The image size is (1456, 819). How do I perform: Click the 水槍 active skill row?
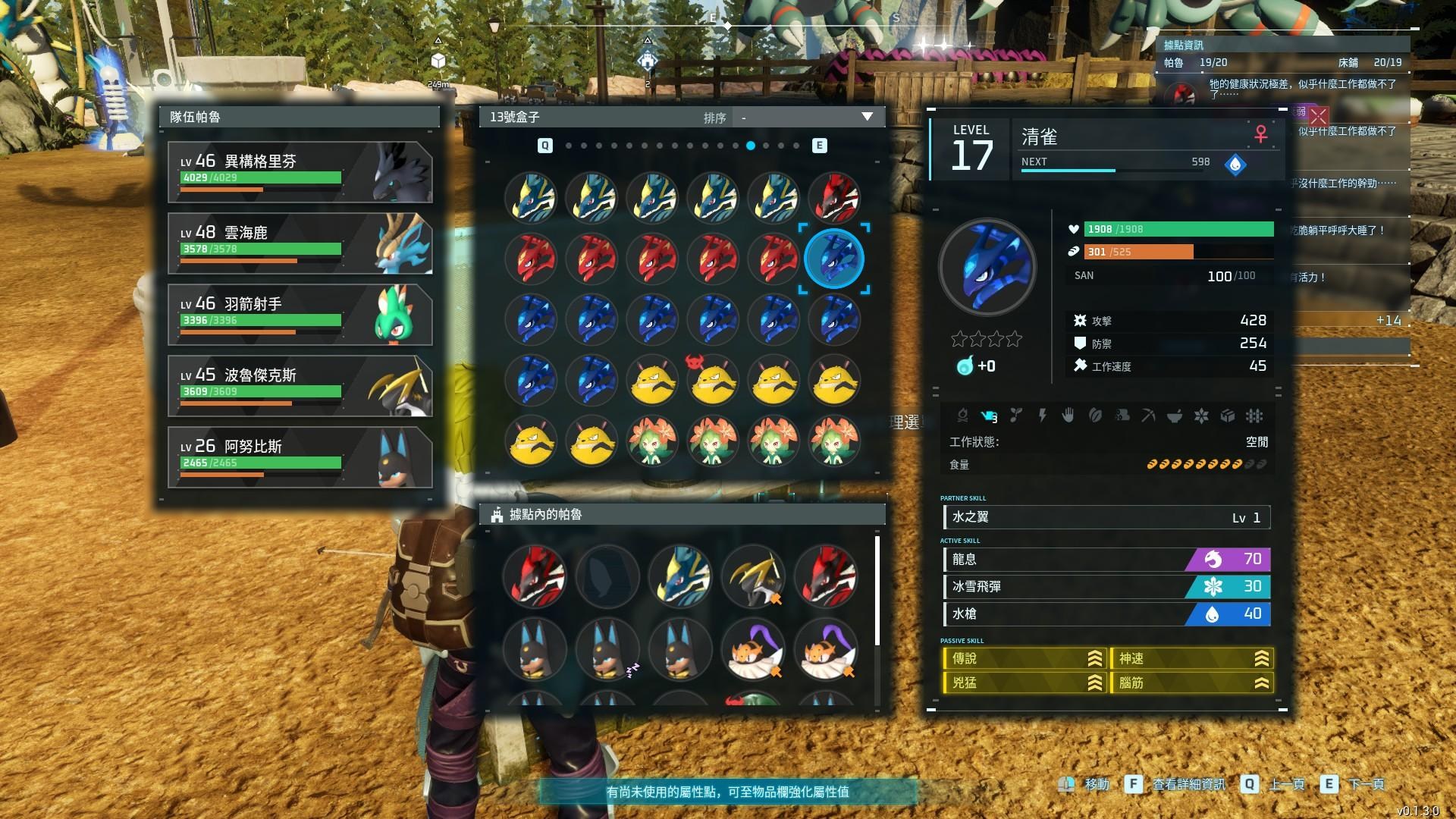1106,613
